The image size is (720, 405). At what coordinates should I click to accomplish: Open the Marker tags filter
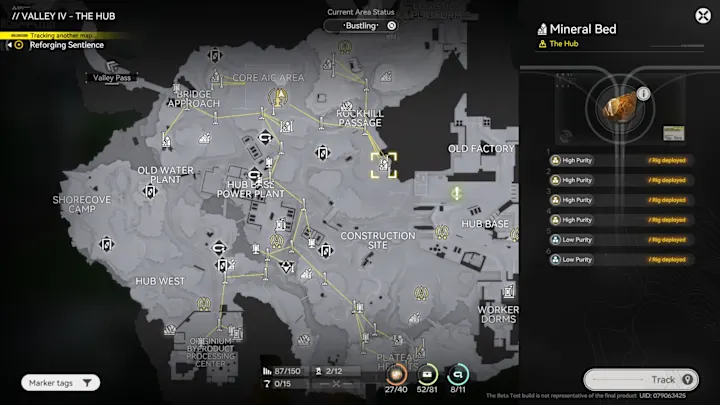[61, 382]
